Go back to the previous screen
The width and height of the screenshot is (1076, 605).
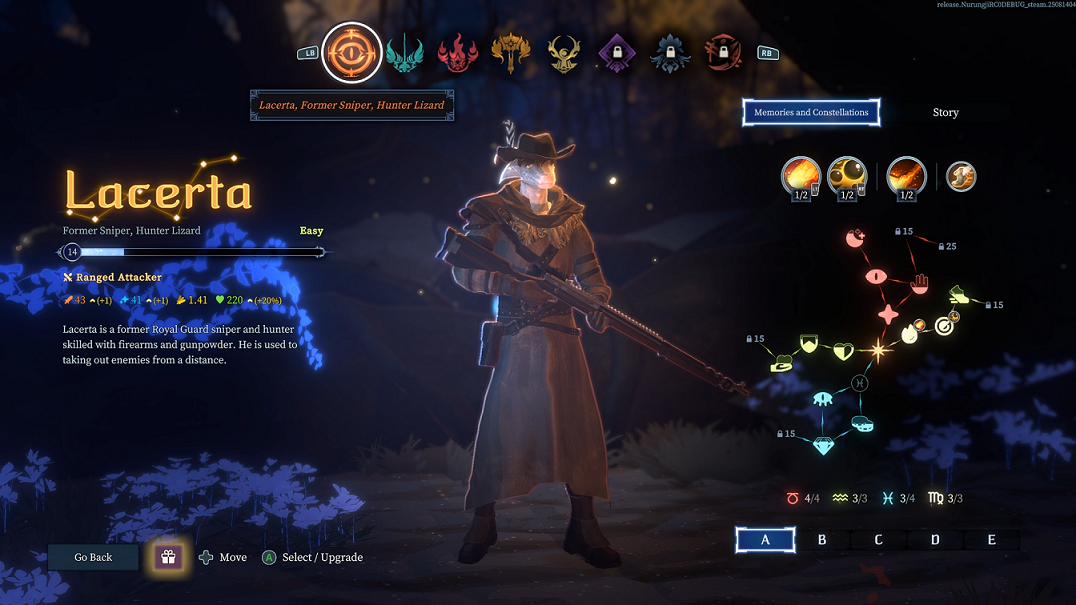(93, 557)
